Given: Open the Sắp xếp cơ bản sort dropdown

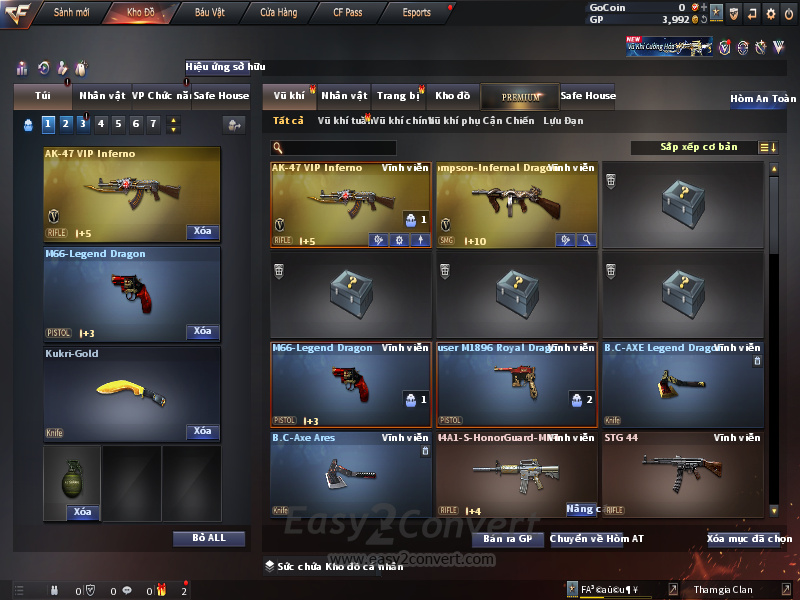Looking at the screenshot, I should point(698,147).
